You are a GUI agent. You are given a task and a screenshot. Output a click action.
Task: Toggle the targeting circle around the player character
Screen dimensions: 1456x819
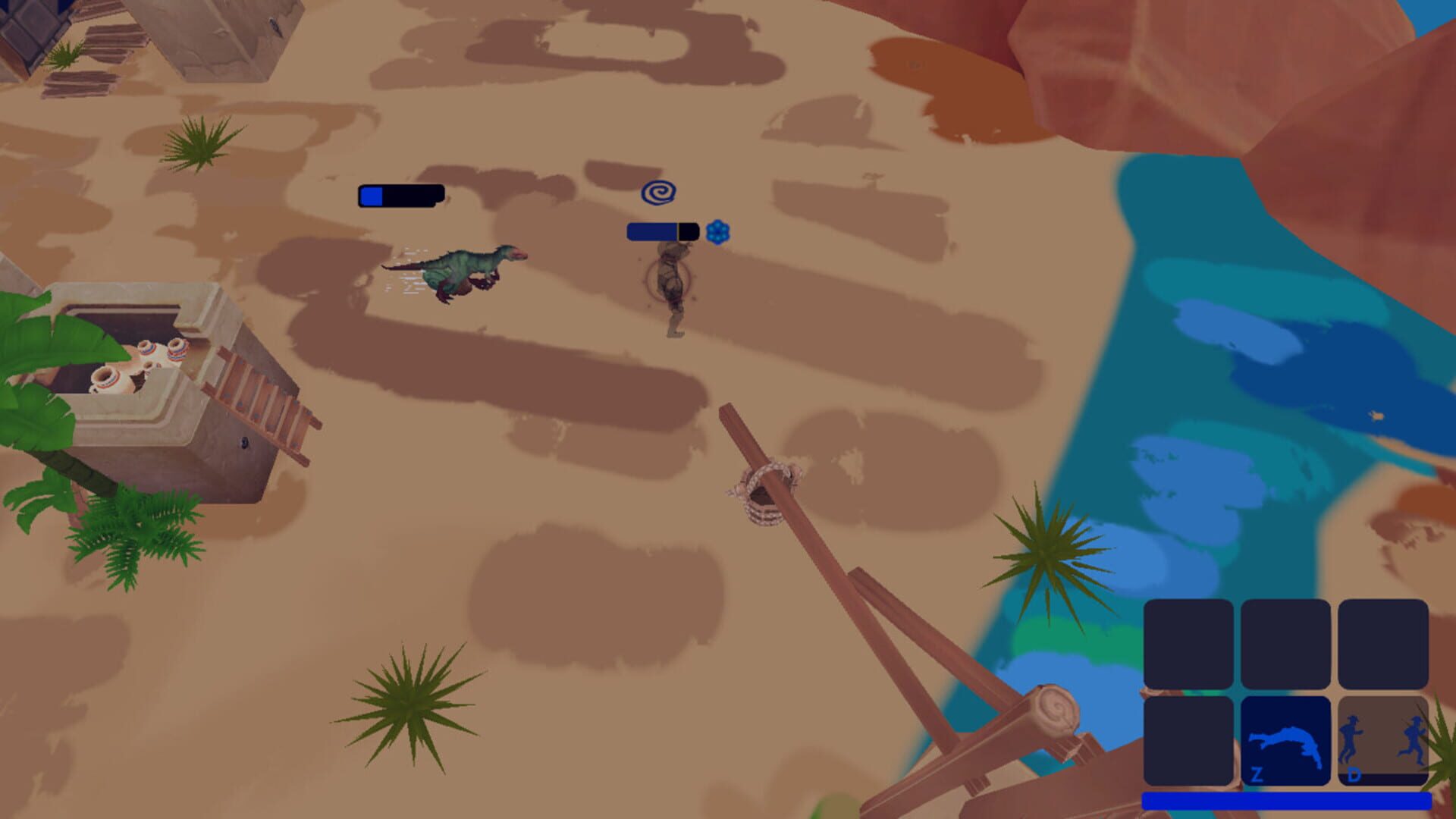tap(670, 281)
